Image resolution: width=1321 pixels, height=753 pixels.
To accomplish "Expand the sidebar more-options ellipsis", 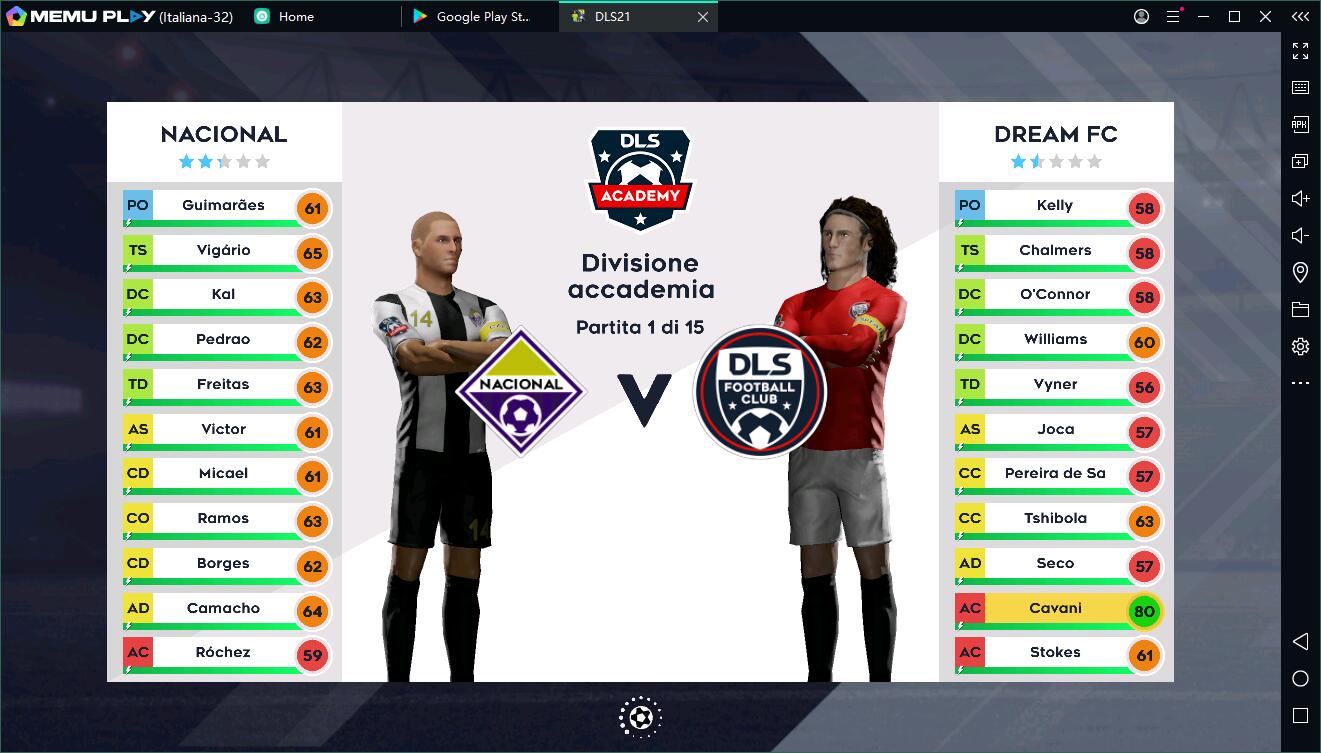I will pyautogui.click(x=1300, y=382).
